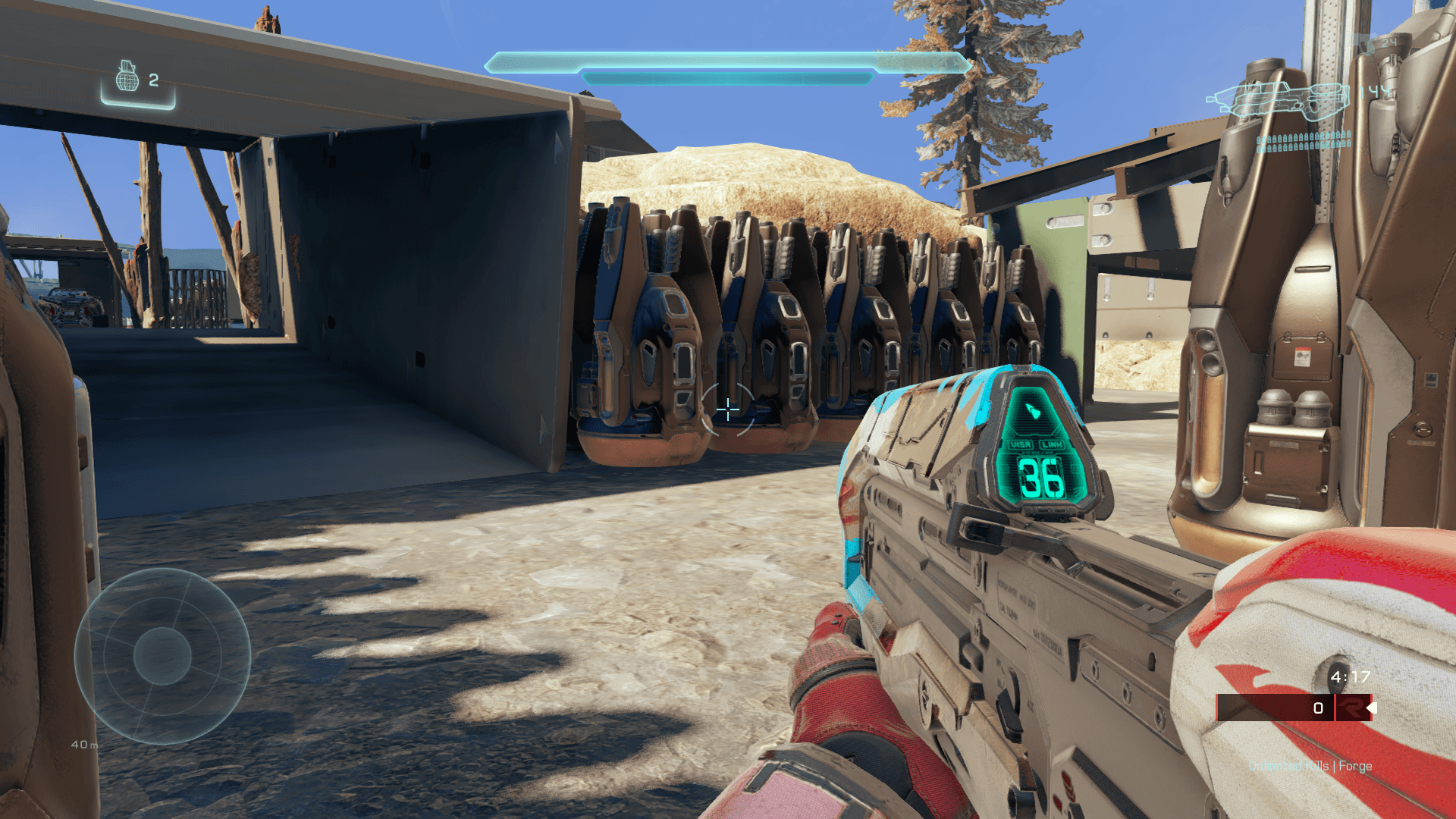The image size is (1456, 819).
Task: Click the reserve counter showing 24
Action: click(x=1388, y=43)
